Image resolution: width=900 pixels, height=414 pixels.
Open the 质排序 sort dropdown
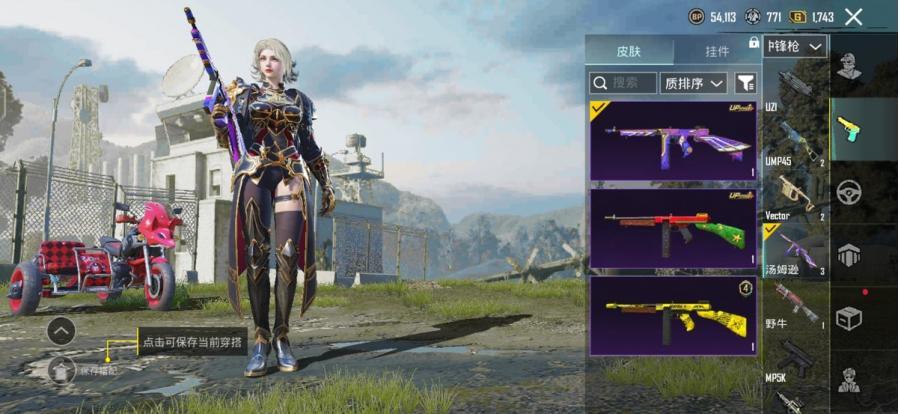[695, 83]
